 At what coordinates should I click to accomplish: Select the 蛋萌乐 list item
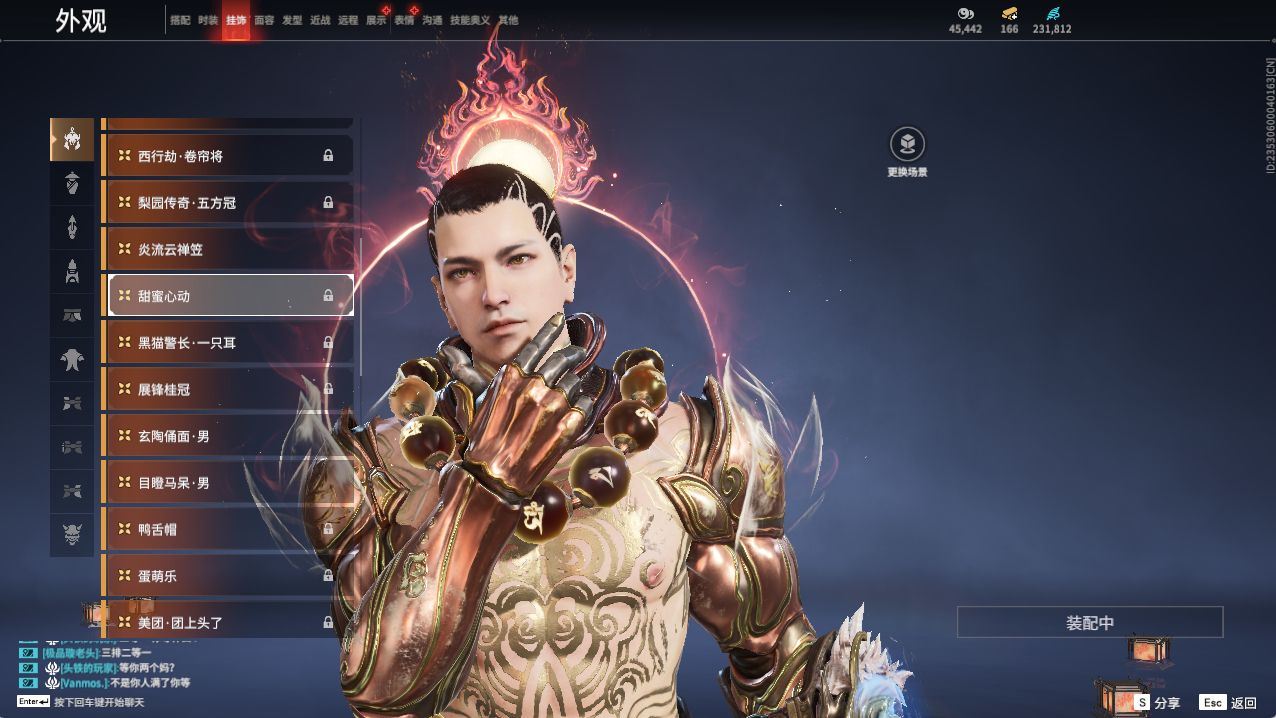click(x=228, y=576)
